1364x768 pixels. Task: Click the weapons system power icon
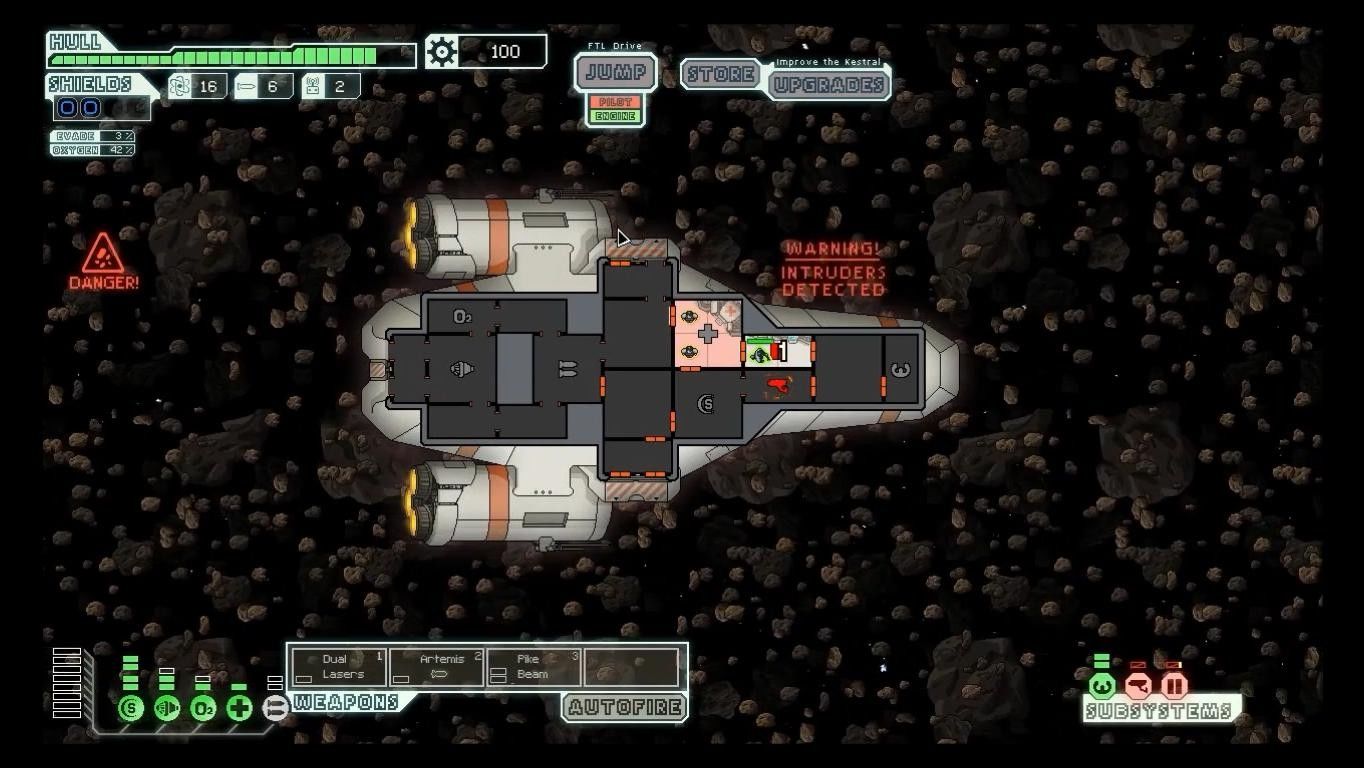point(275,709)
